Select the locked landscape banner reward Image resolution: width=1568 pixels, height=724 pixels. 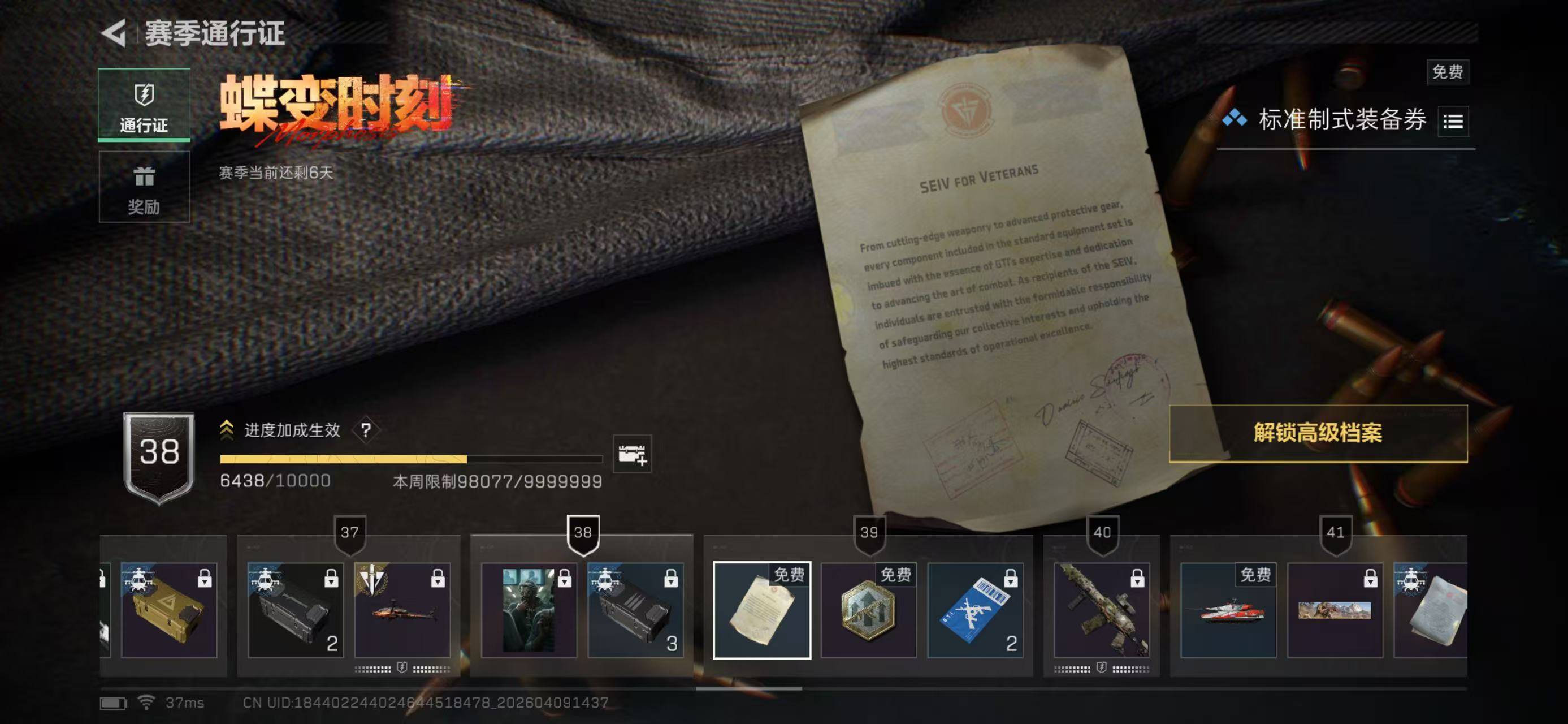pos(1334,610)
